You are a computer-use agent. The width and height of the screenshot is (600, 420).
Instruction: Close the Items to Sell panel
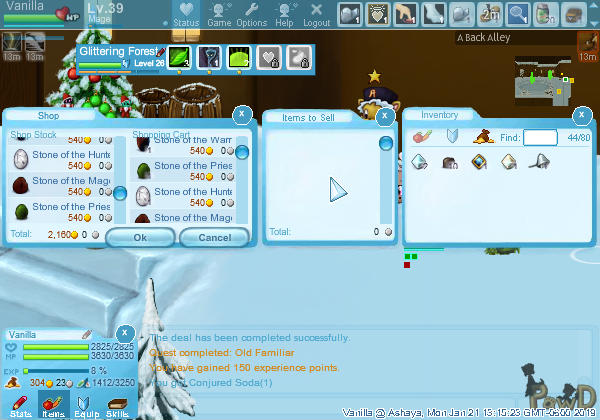pos(386,115)
